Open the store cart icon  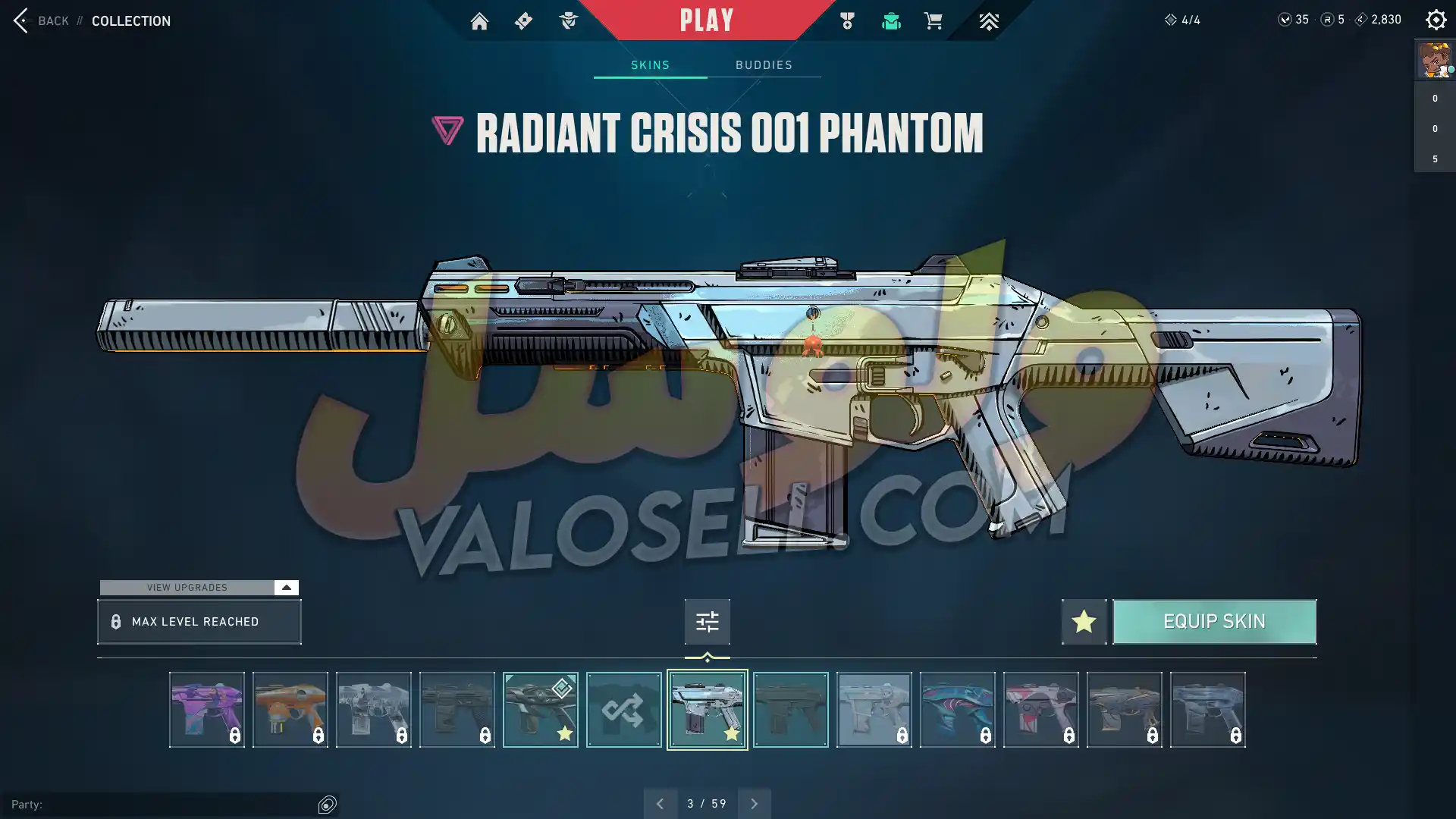coord(933,21)
